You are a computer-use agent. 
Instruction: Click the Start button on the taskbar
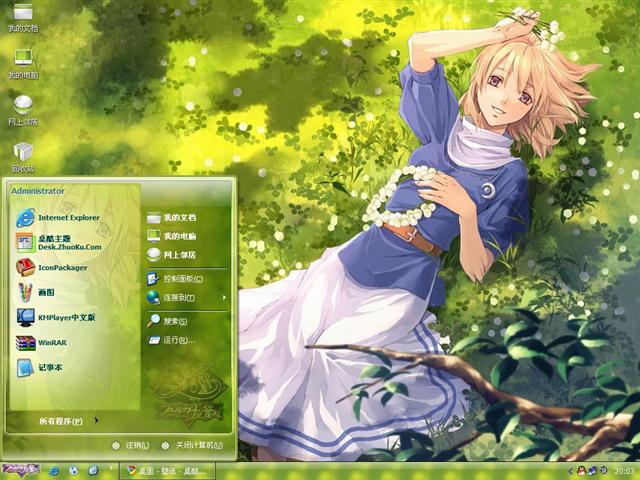(x=22, y=470)
